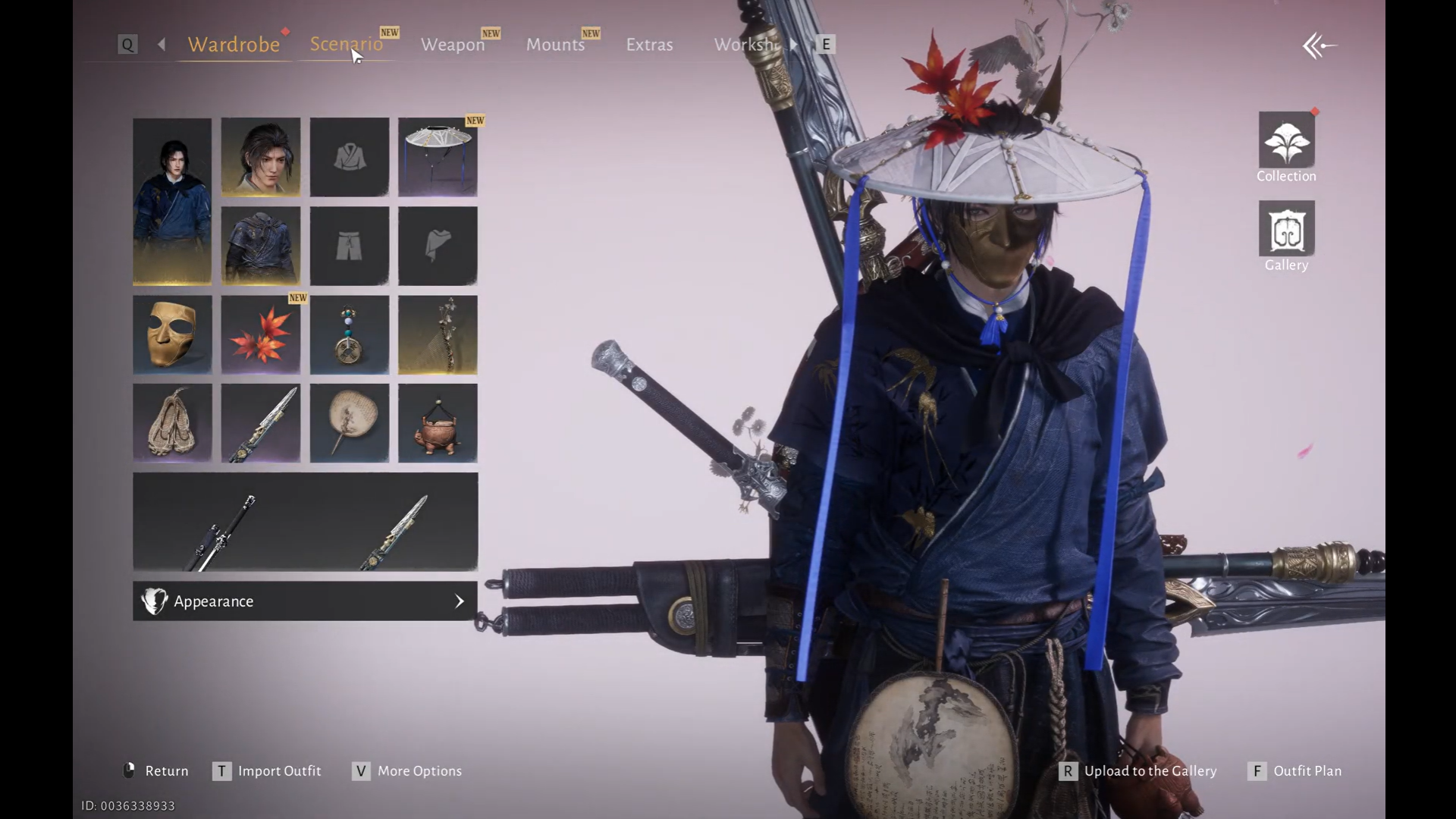
Task: Choose the copper teapot slot
Action: point(438,423)
